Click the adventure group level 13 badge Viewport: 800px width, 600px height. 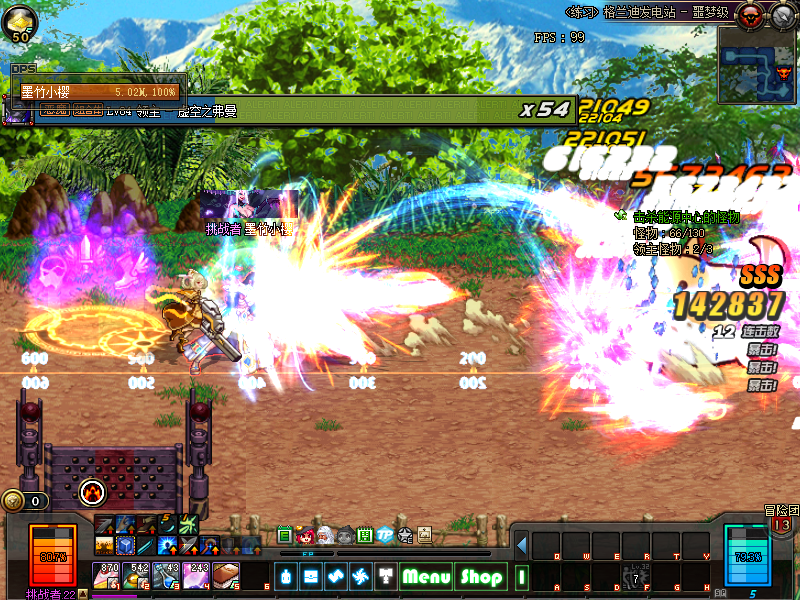point(781,525)
